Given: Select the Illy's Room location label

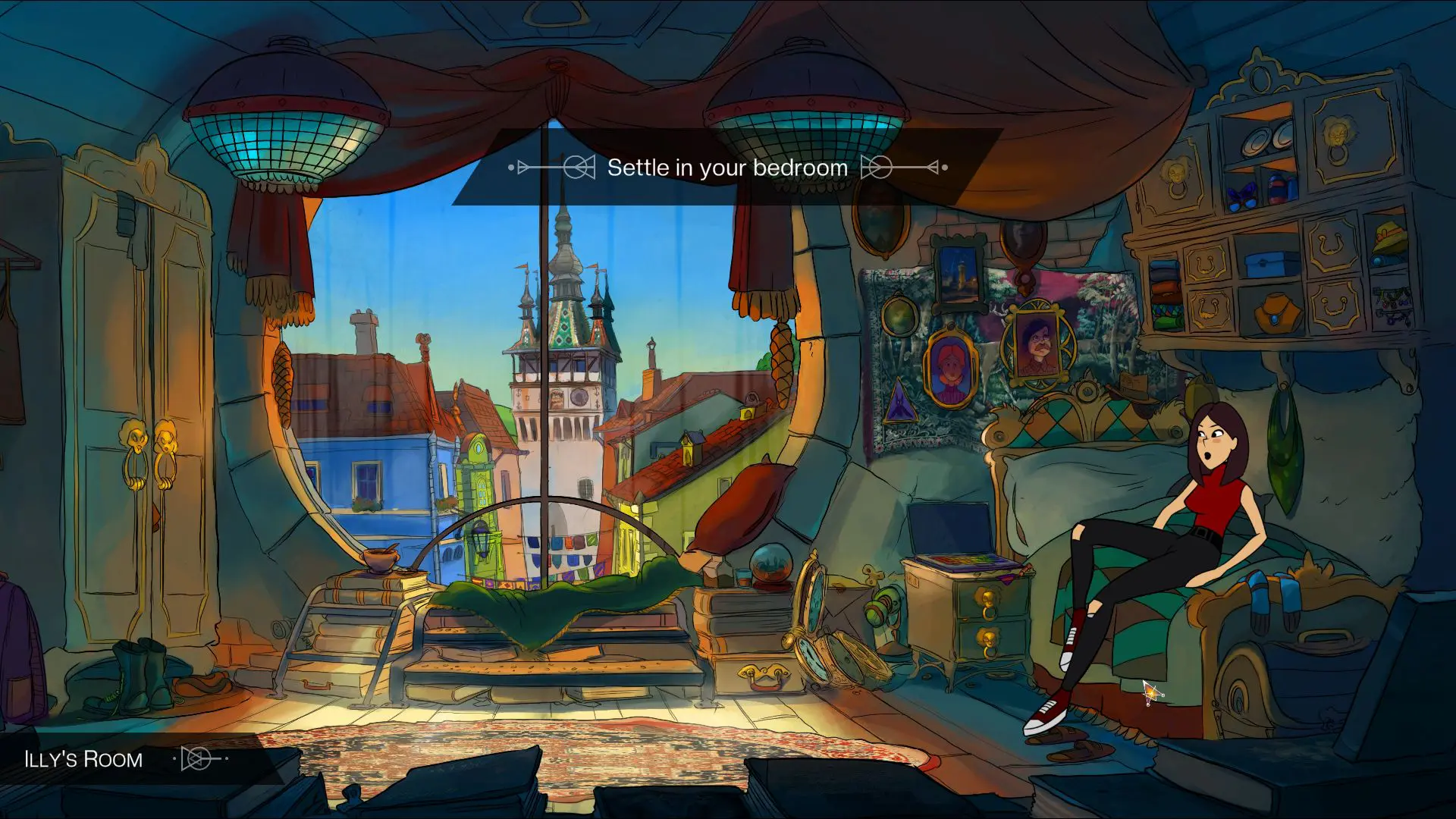Looking at the screenshot, I should click(83, 759).
